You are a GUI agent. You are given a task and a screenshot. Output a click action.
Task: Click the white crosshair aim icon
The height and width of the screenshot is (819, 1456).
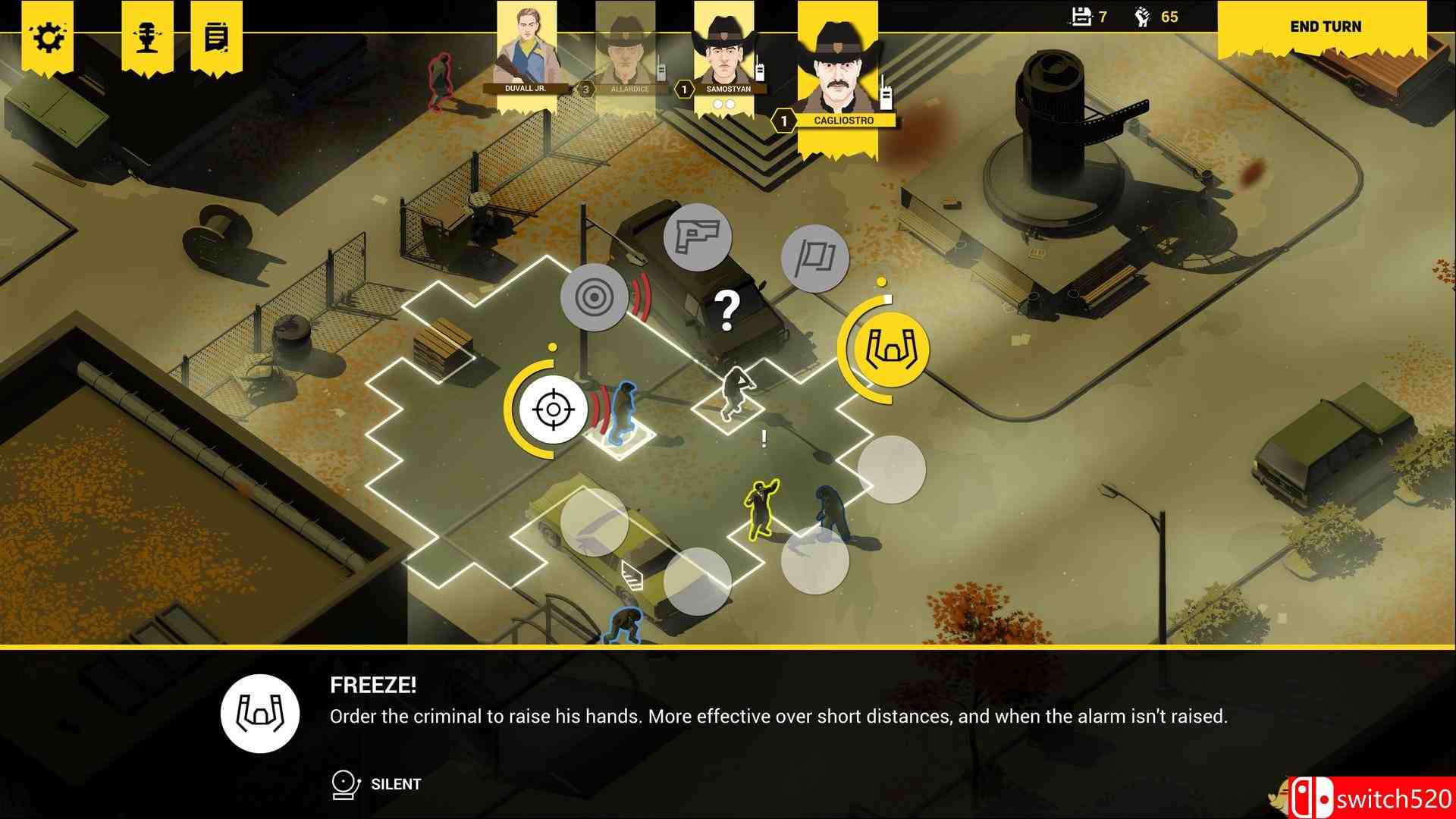coord(556,408)
